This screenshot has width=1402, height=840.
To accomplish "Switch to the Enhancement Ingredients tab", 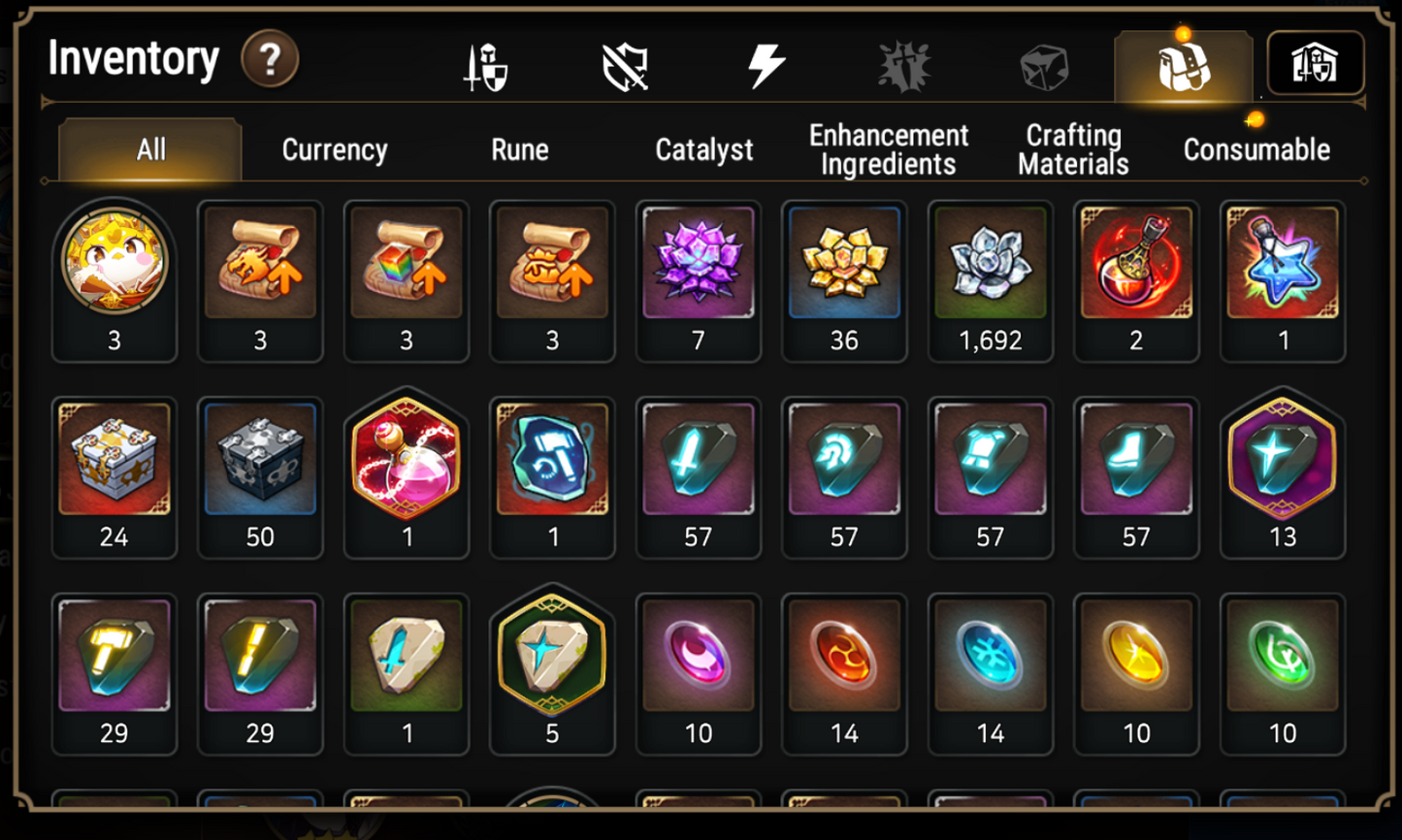I will tap(887, 149).
